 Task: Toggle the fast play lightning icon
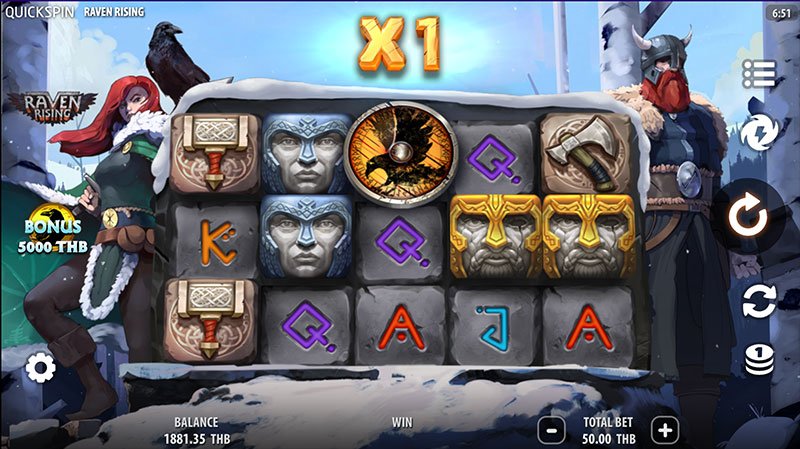pos(759,132)
